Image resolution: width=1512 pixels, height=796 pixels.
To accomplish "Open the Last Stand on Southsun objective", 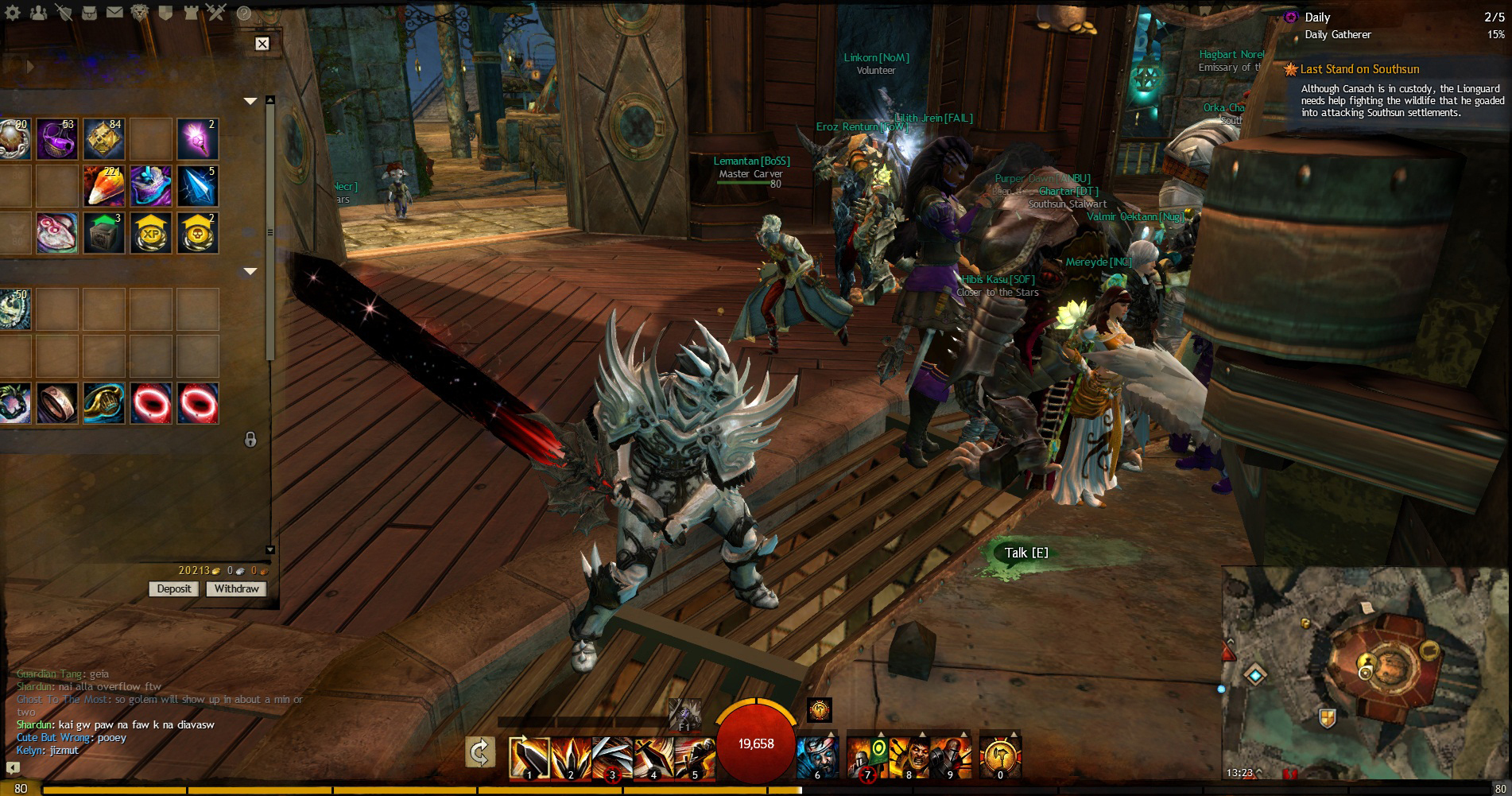I will pos(1359,69).
